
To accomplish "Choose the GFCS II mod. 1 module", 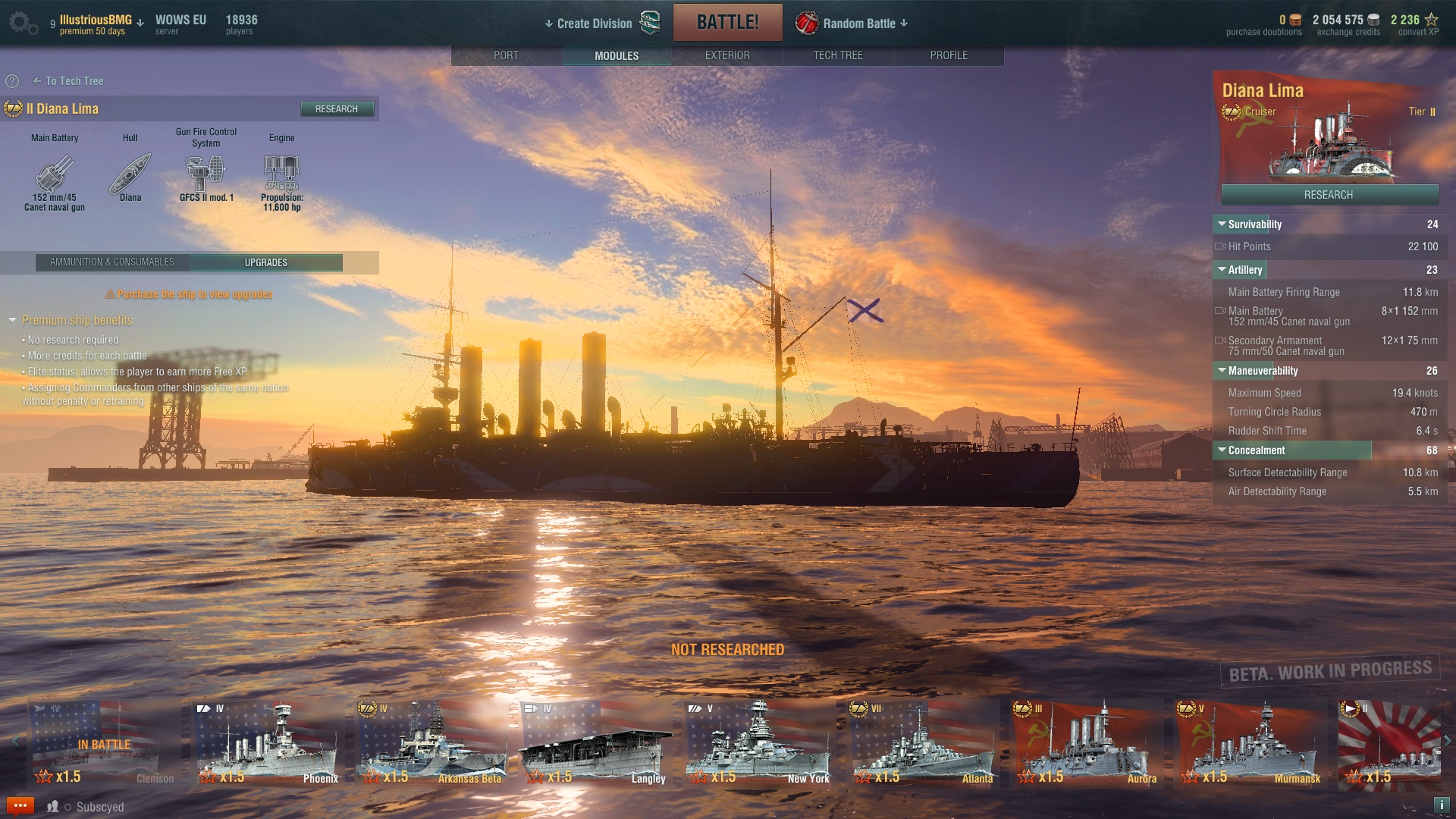I will point(206,176).
